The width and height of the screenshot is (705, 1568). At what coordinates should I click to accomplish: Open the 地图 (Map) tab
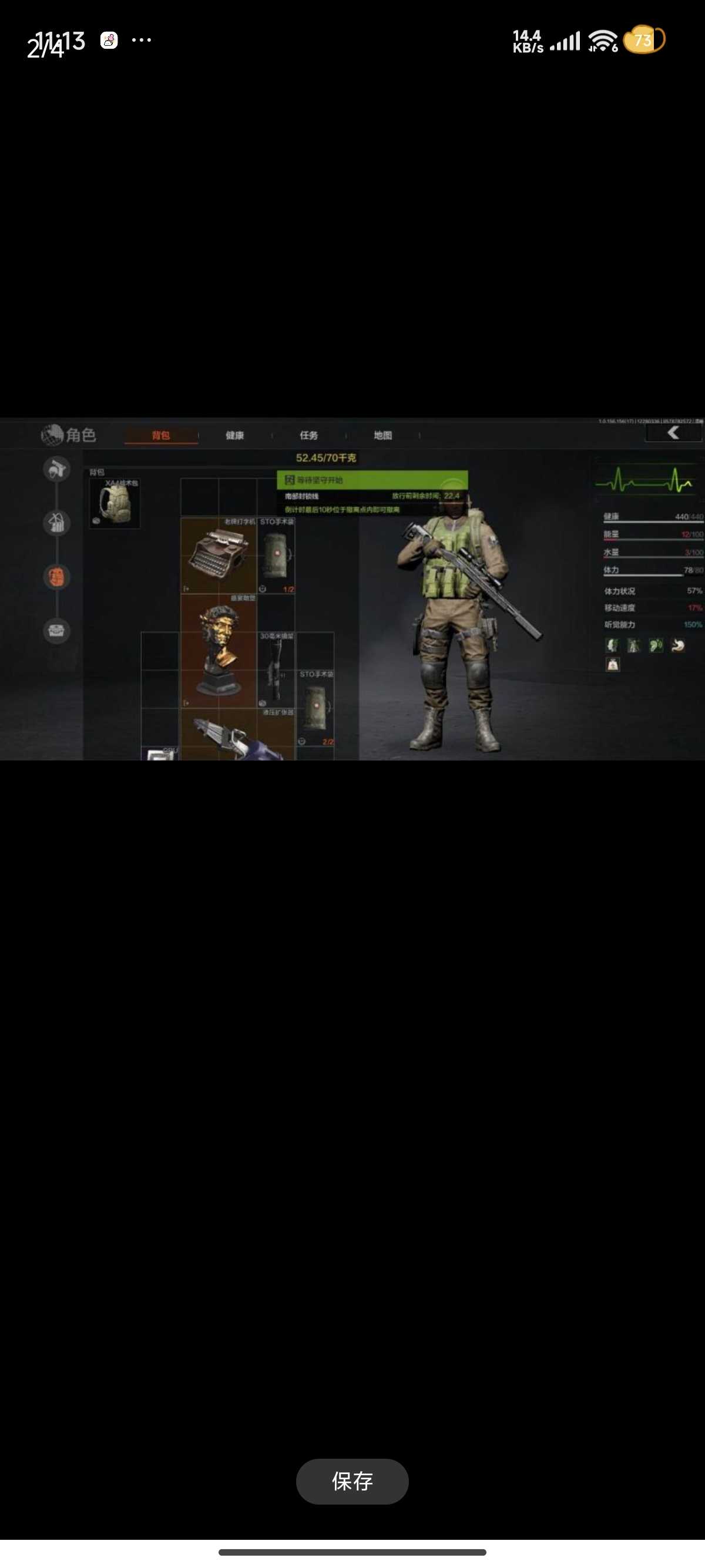[x=383, y=435]
